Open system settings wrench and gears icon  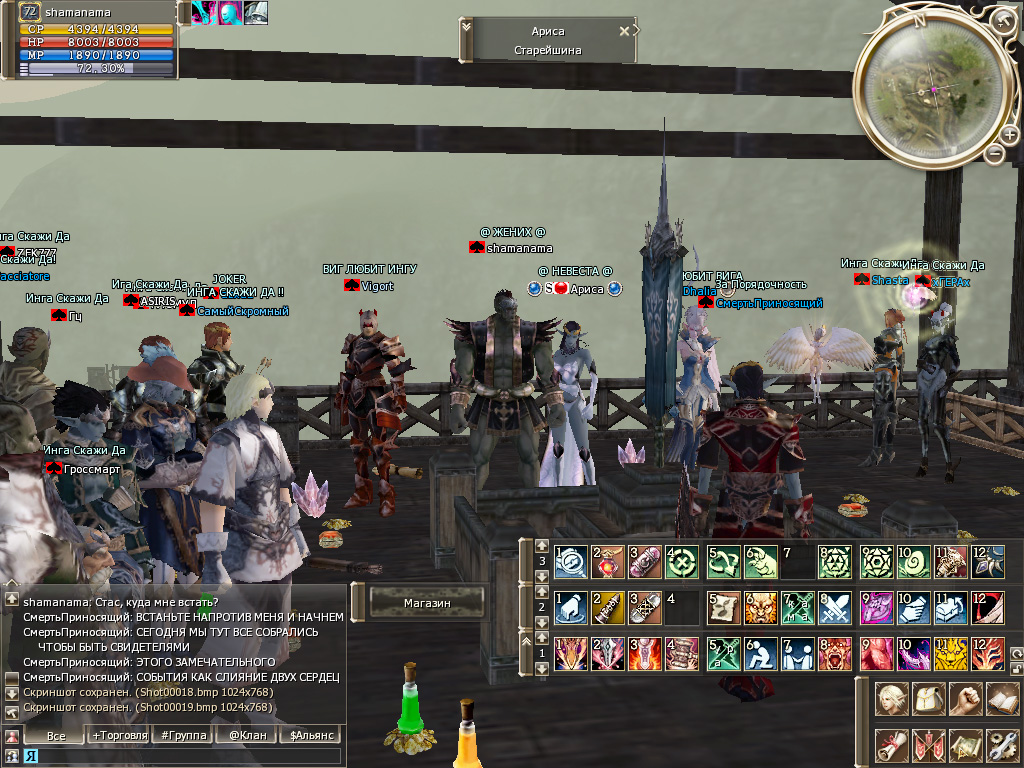[1001, 745]
